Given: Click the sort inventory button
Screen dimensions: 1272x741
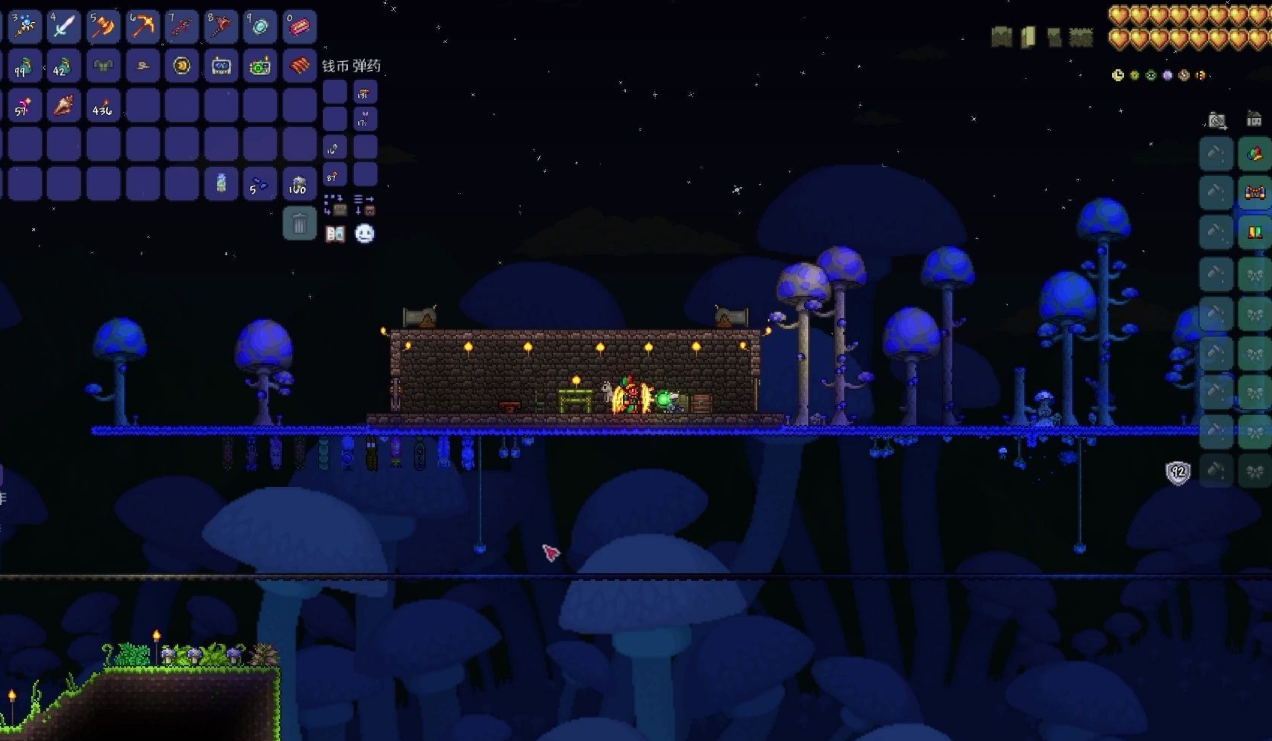Looking at the screenshot, I should click(365, 205).
